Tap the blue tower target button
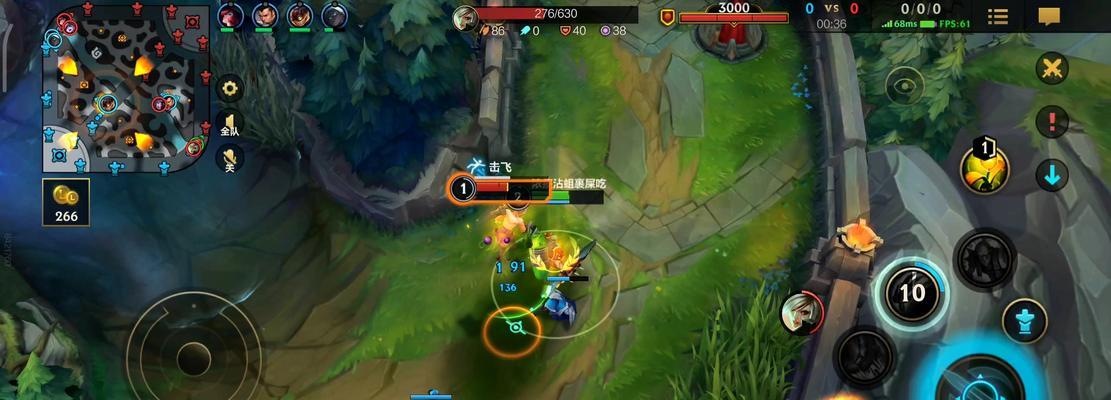This screenshot has height=400, width=1111. 1024,320
